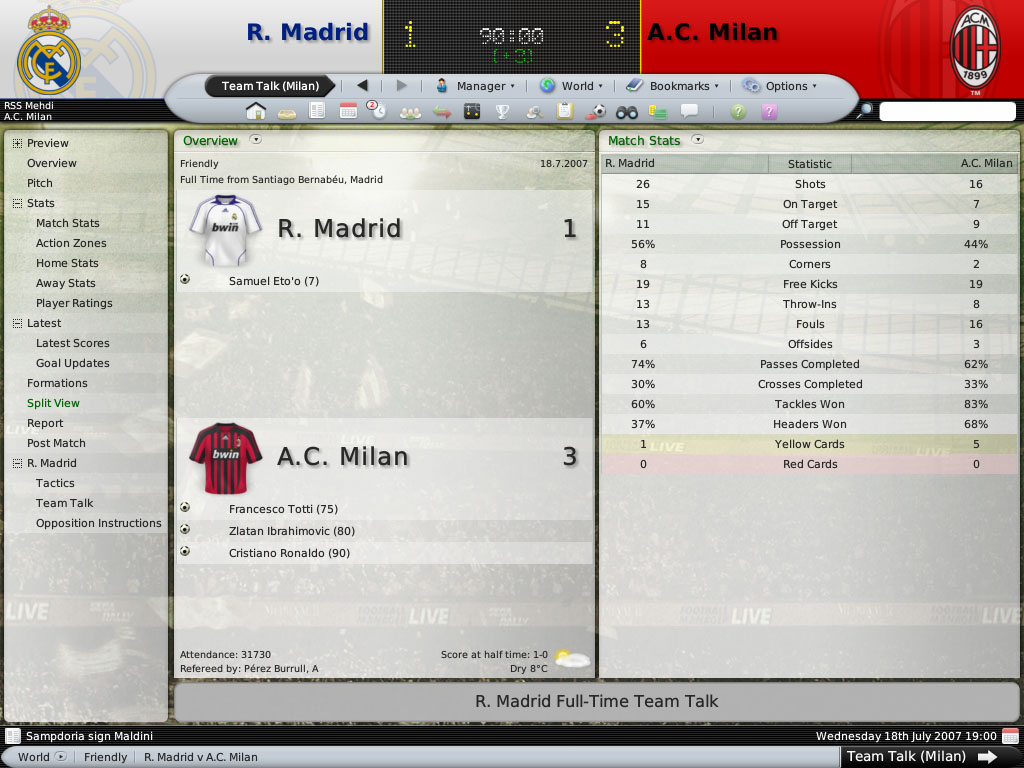Show Action Zones view
Viewport: 1024px width, 768px height.
tap(71, 243)
